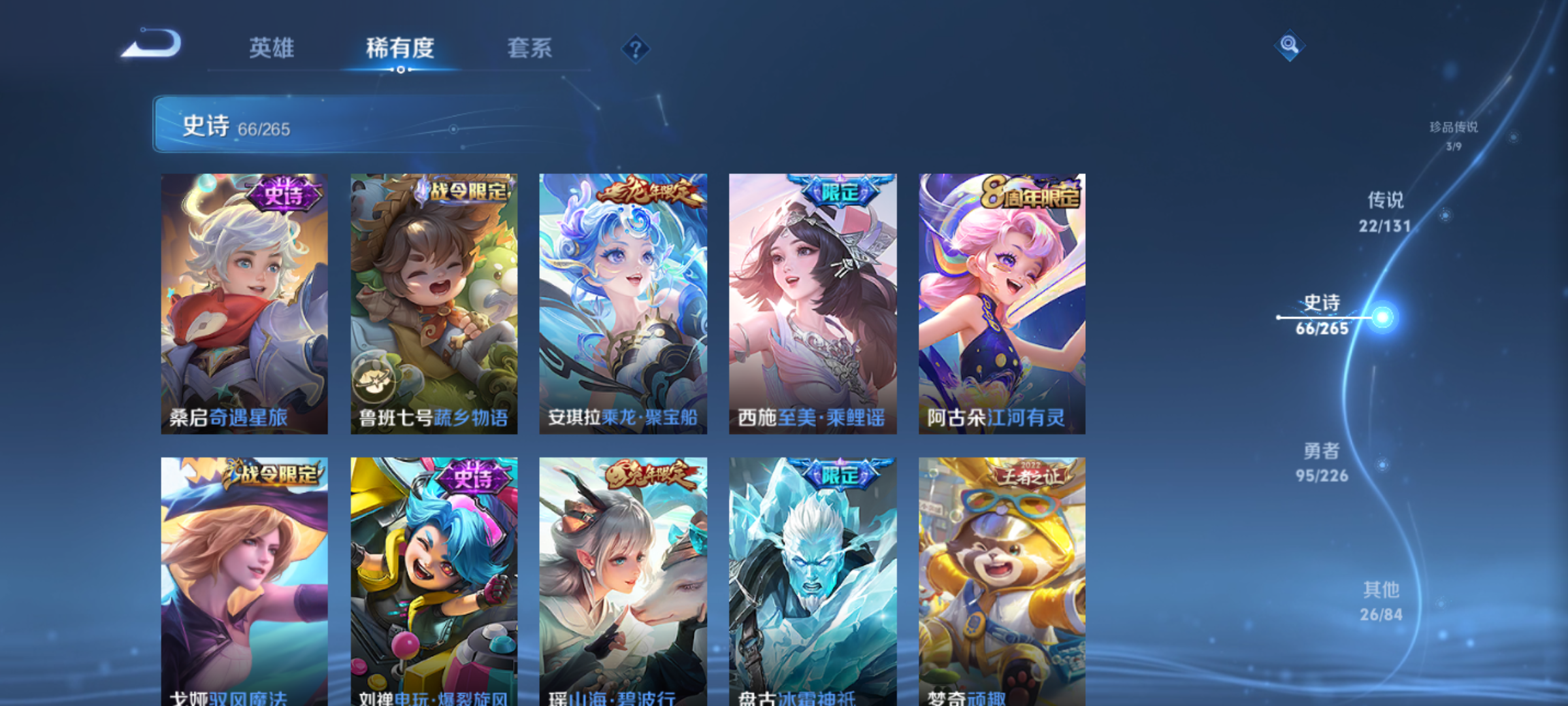Collapse the 史诗 66/265 section header
The height and width of the screenshot is (706, 1568).
(x=366, y=125)
